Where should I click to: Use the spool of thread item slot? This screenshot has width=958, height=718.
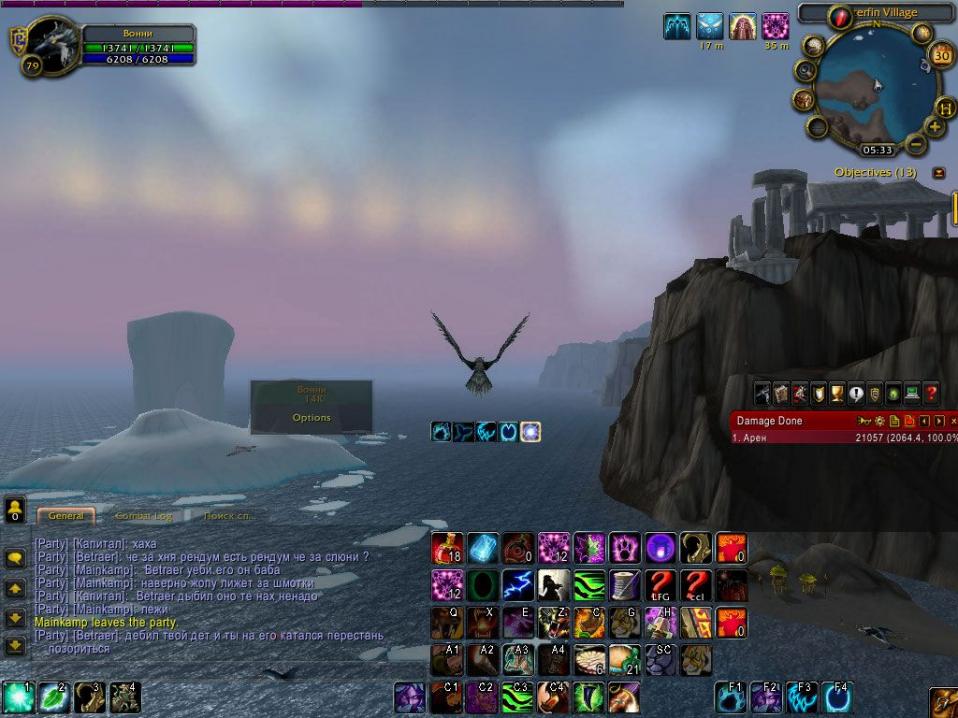(x=624, y=585)
